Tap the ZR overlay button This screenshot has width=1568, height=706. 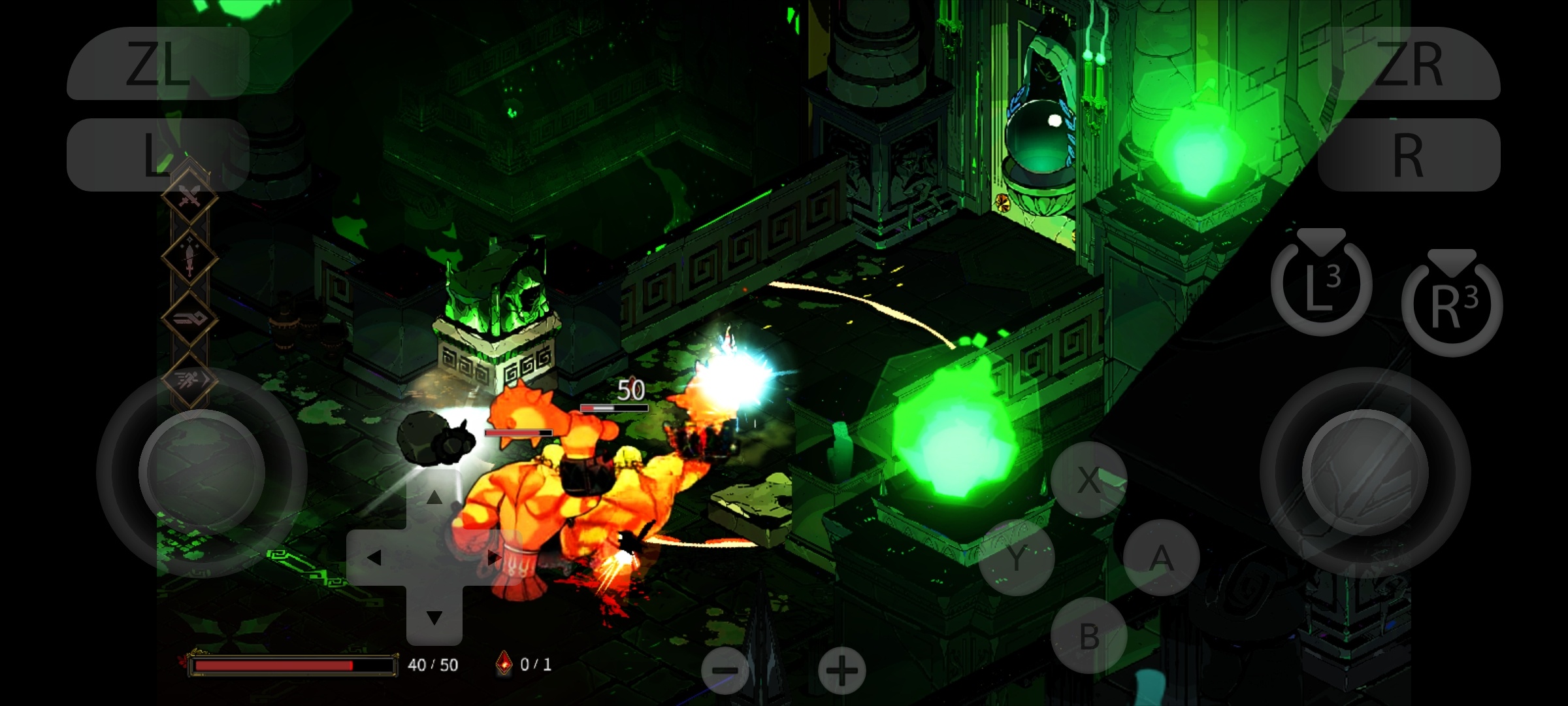(1409, 64)
